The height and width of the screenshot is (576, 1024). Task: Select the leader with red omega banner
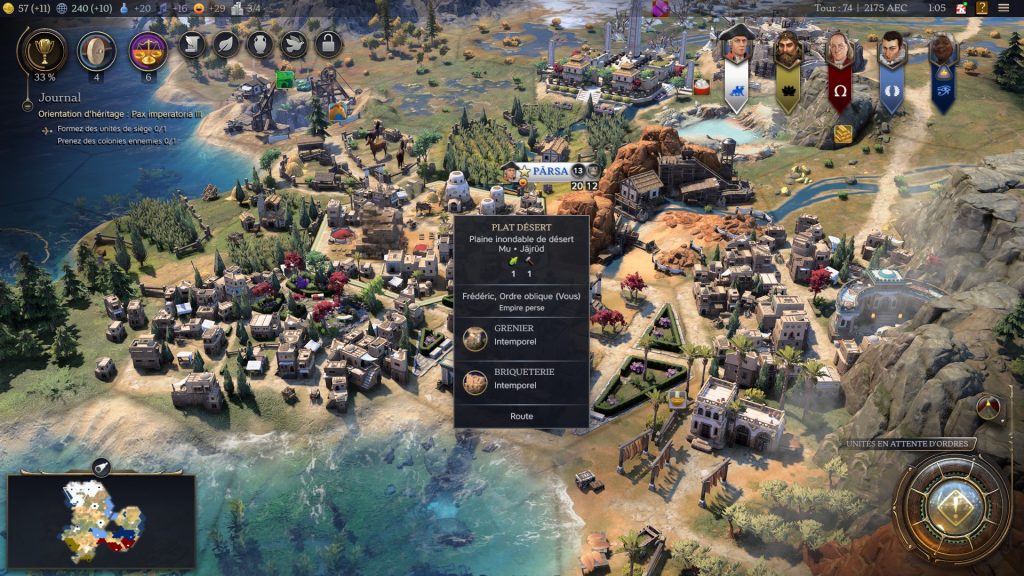pos(839,50)
